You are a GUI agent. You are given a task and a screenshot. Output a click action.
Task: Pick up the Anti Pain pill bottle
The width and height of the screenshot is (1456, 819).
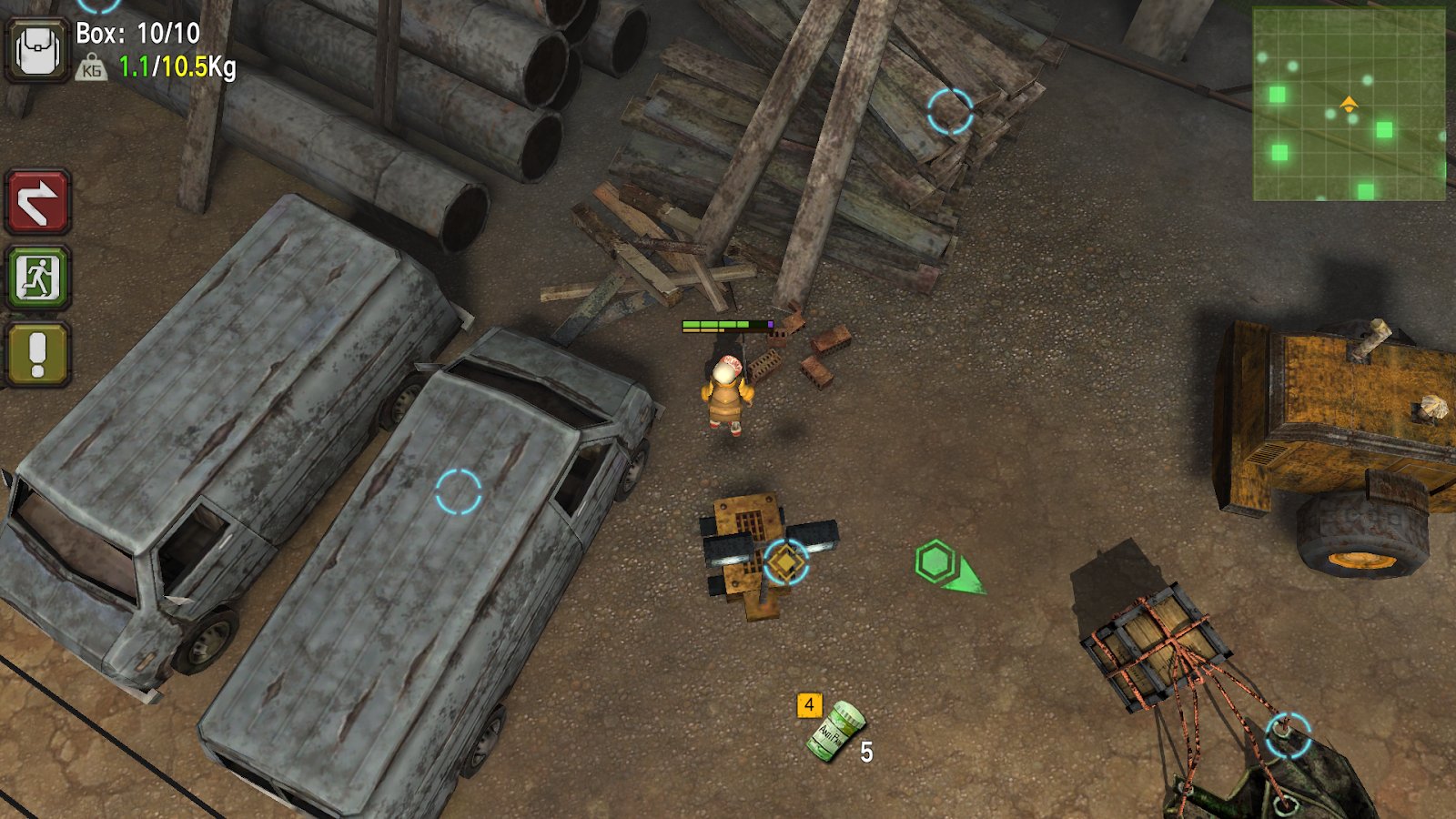pos(834,730)
